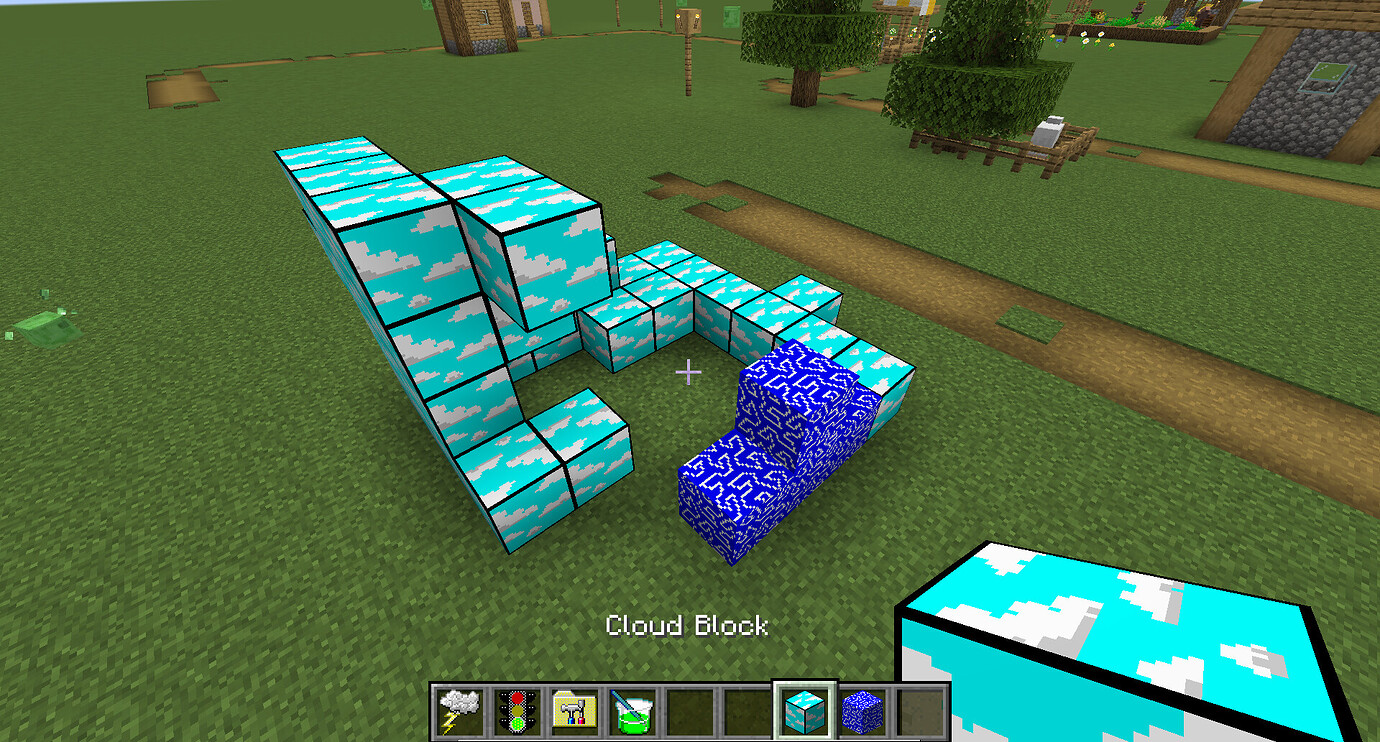Click the crosshair at screen center

[688, 372]
